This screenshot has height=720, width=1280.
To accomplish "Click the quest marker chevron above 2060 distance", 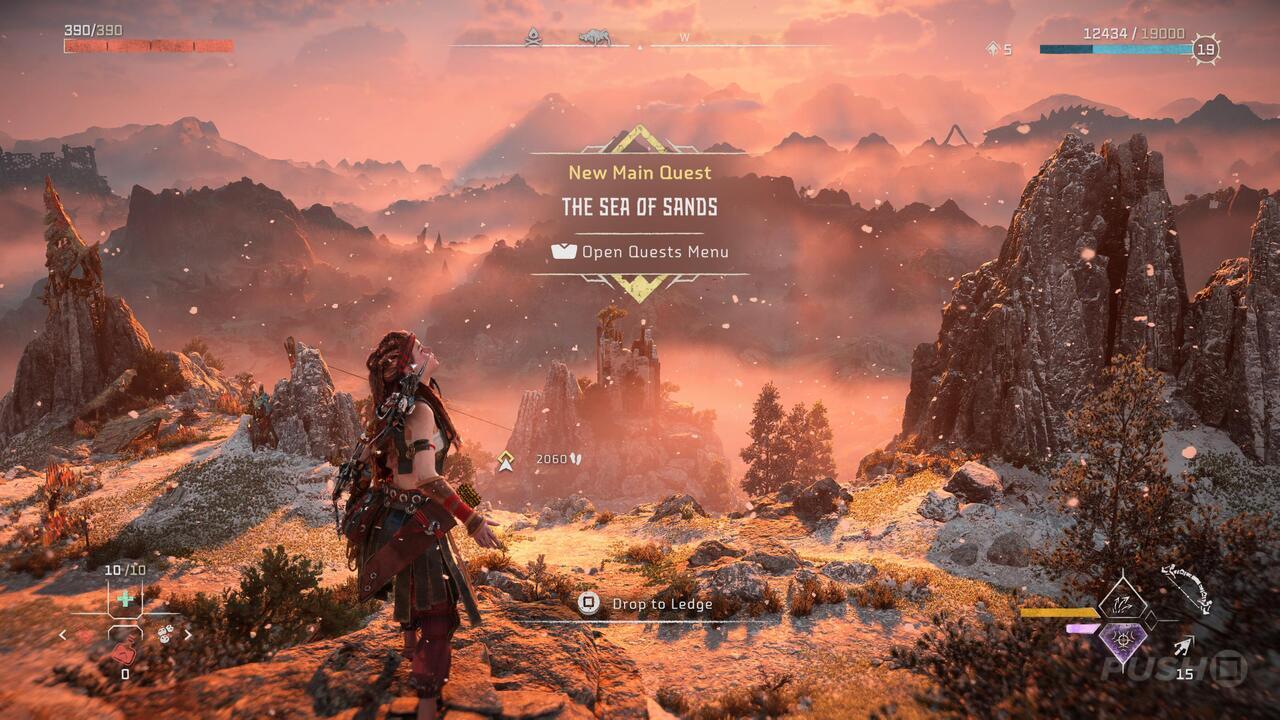I will tap(507, 462).
